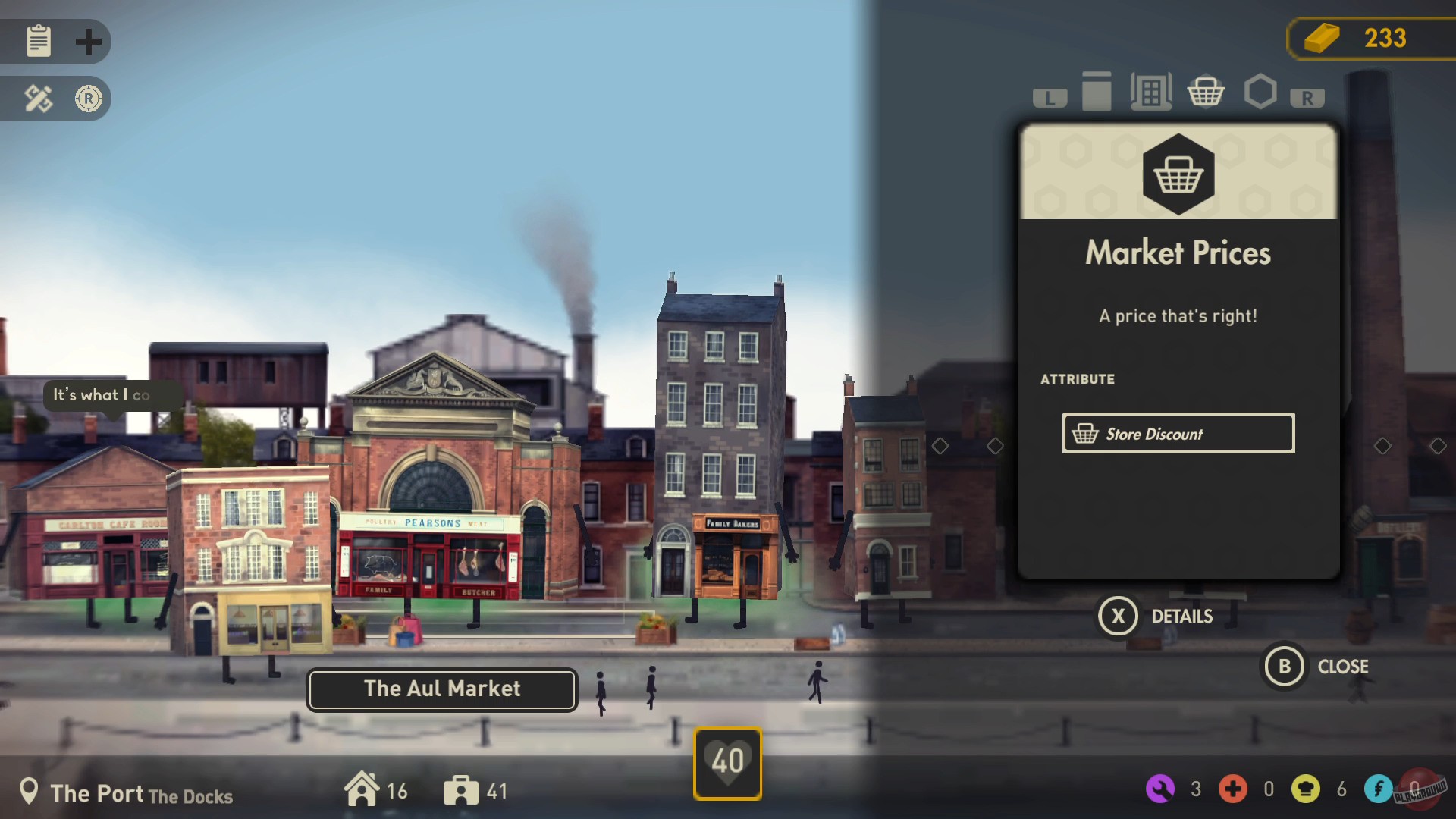Click the blue finance f stat icon

click(x=1380, y=789)
